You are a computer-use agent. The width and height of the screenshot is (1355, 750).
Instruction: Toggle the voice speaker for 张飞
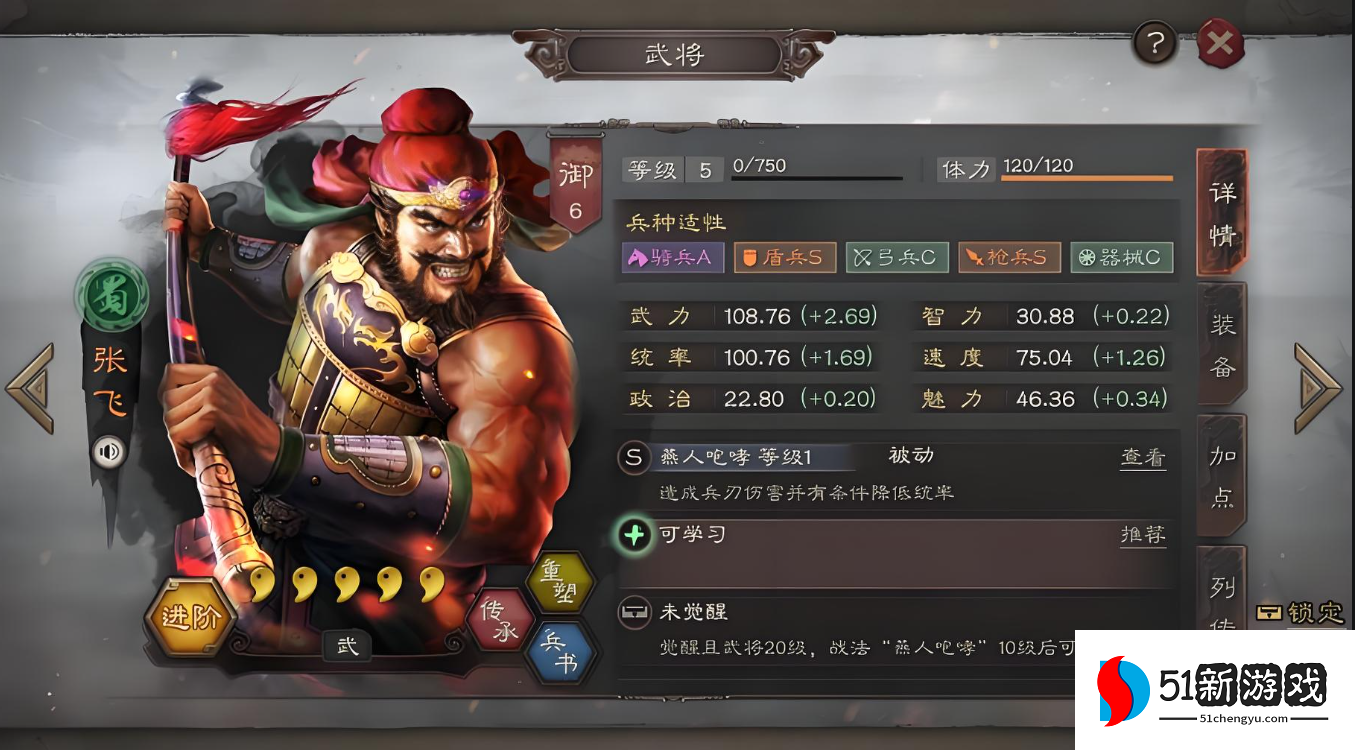tap(110, 452)
